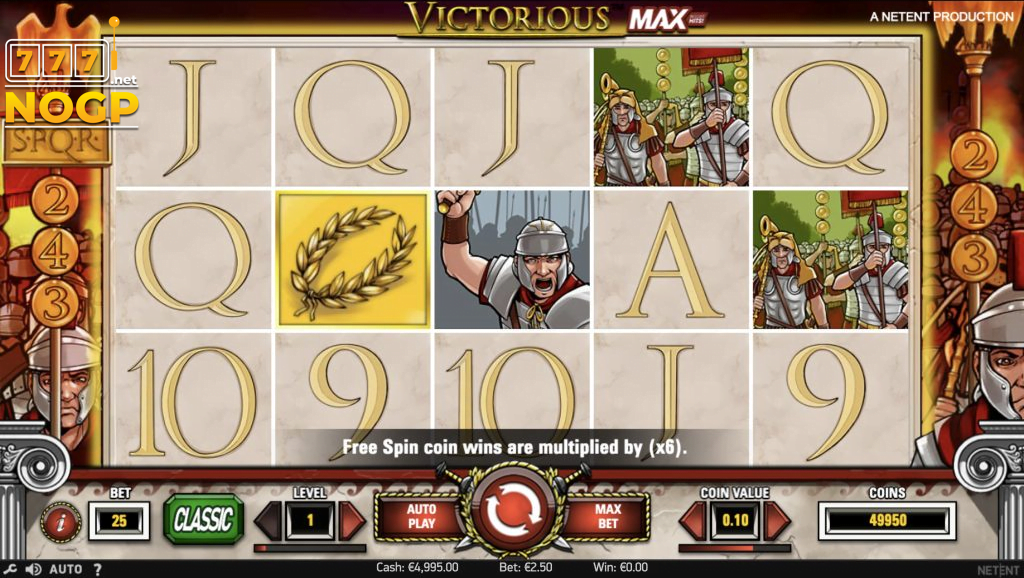Screen dimensions: 1024x578
Task: Raise the coin value
Action: click(x=777, y=520)
